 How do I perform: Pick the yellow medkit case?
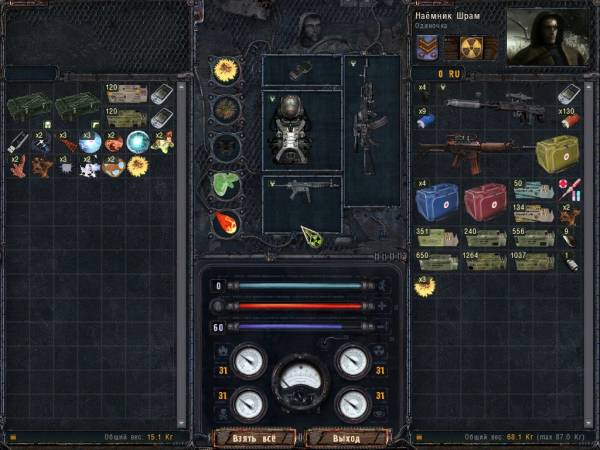pyautogui.click(x=556, y=155)
